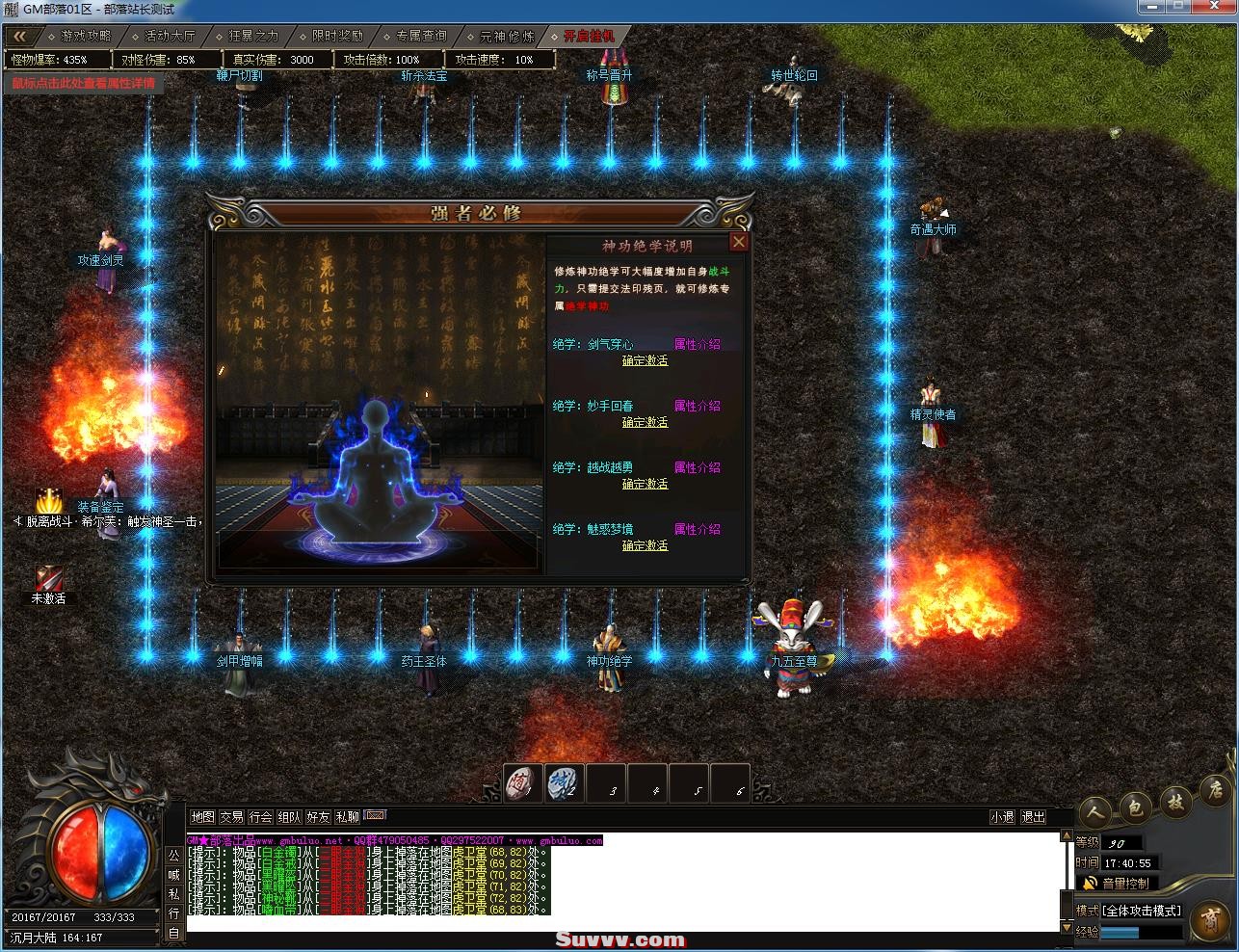Open the 元神修炼 menu
The height and width of the screenshot is (952, 1239).
pos(507,36)
